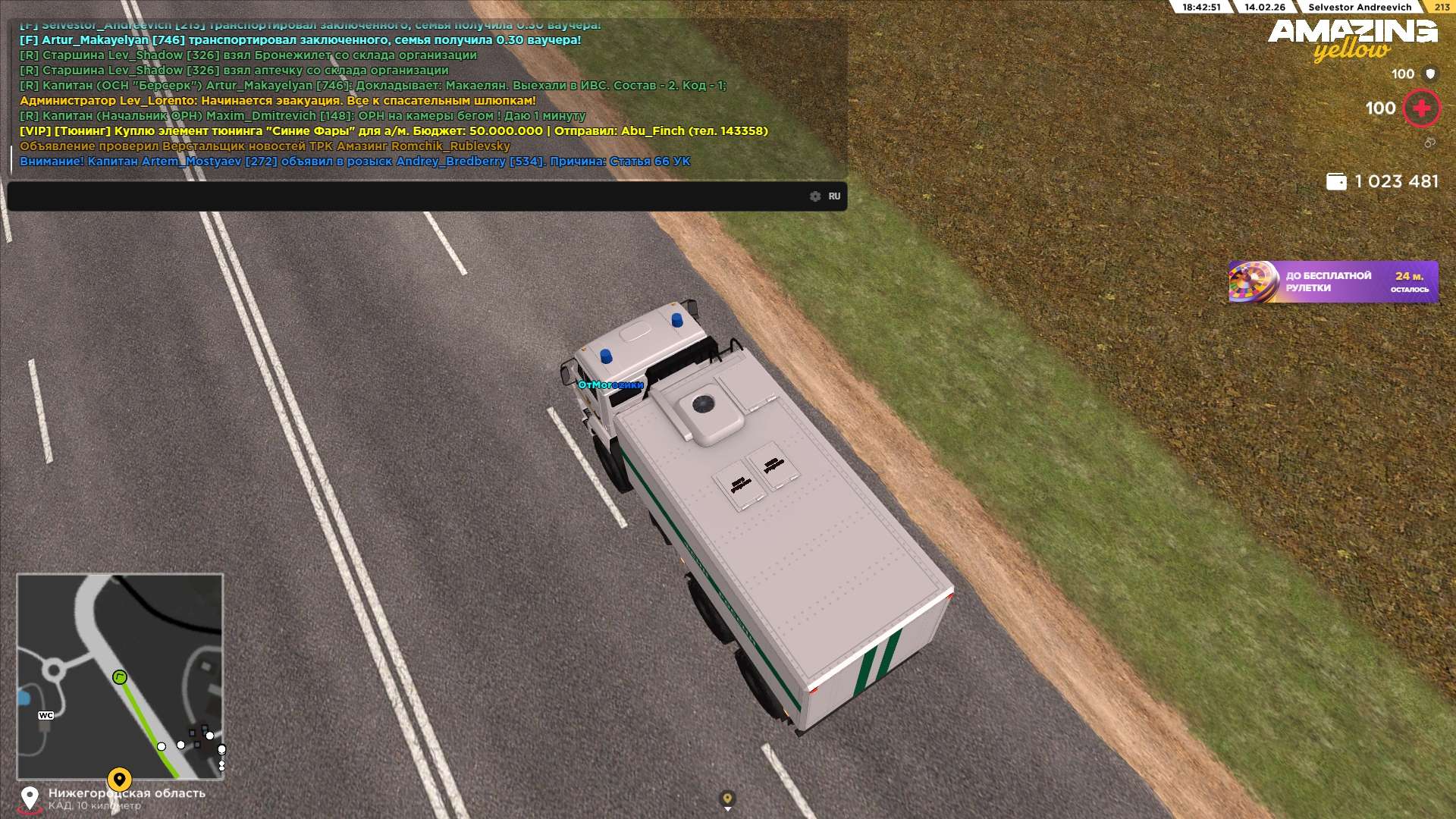1456x819 pixels.
Task: Open the free roulette banner
Action: [x=1333, y=282]
